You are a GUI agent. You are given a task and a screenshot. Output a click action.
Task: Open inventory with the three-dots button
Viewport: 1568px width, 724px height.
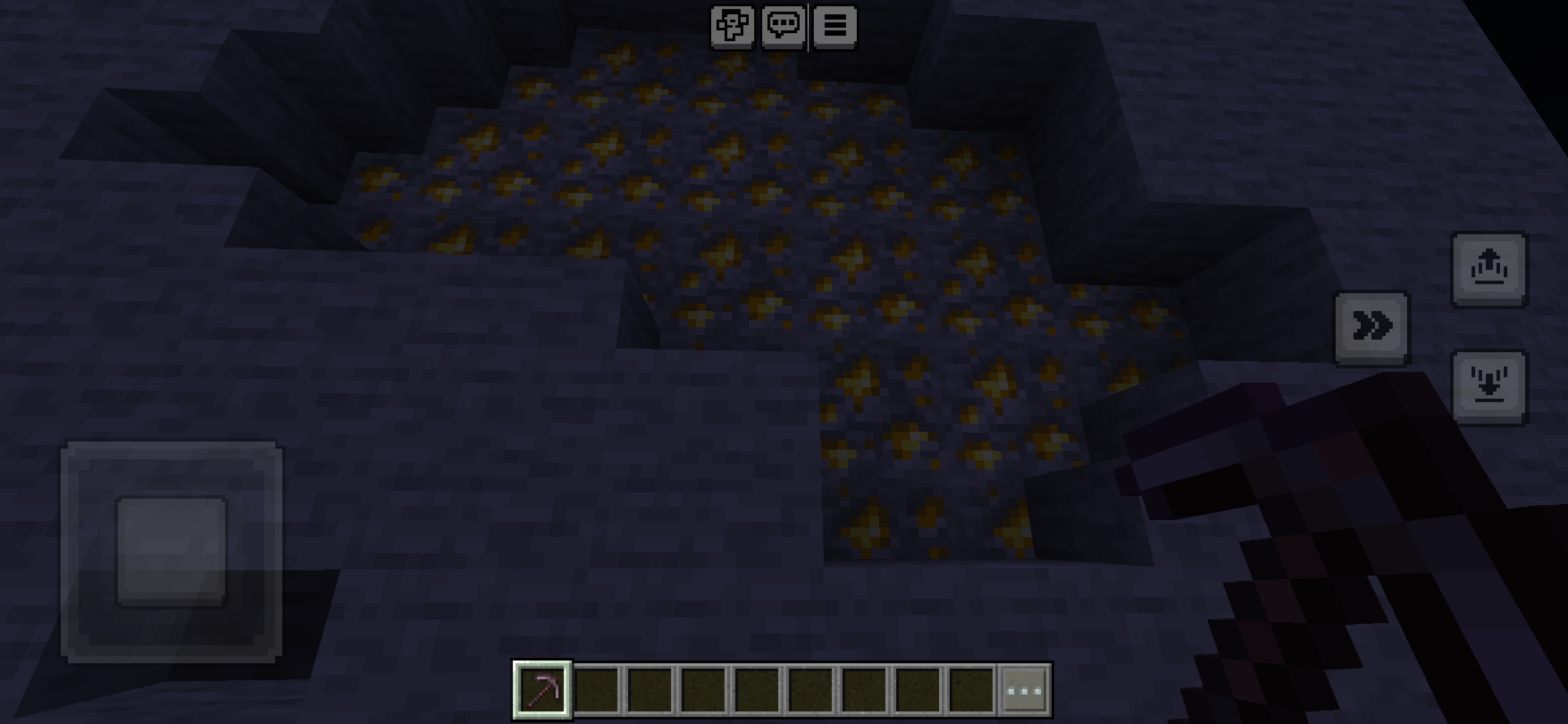[x=1025, y=690]
